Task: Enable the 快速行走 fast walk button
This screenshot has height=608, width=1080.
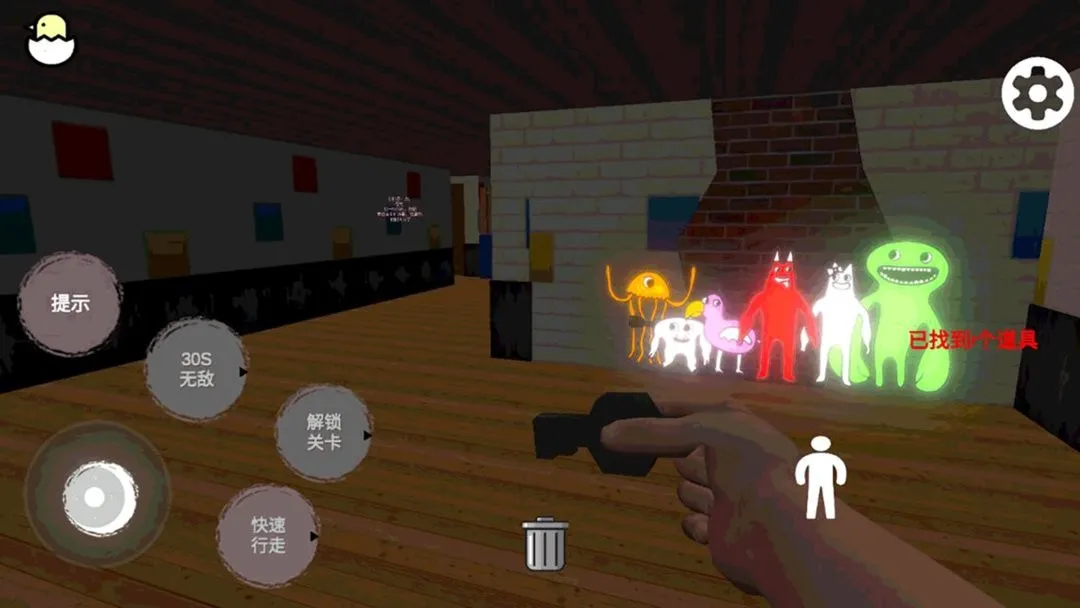Action: (268, 536)
